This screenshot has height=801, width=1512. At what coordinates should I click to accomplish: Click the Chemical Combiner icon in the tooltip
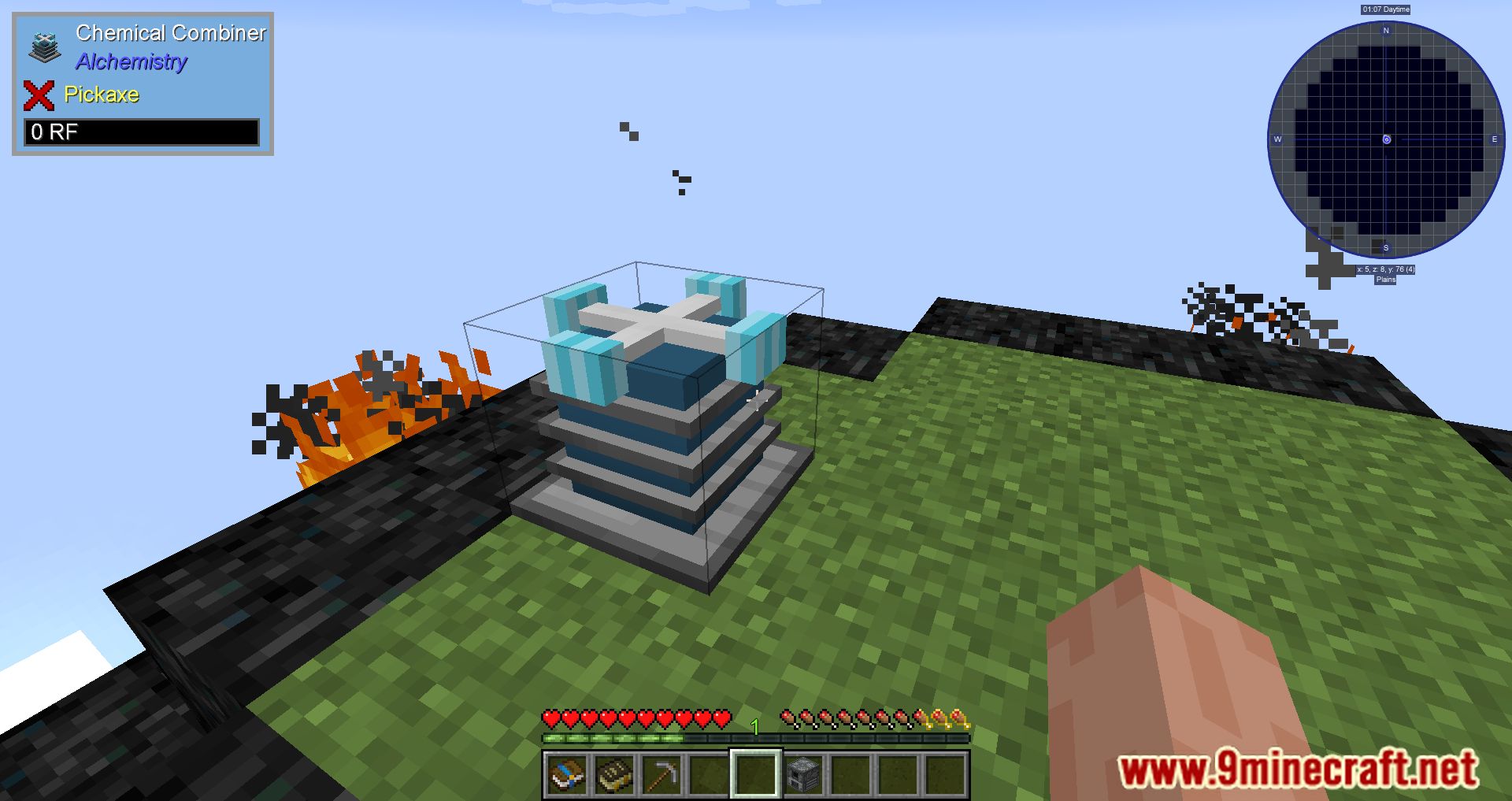(x=45, y=47)
